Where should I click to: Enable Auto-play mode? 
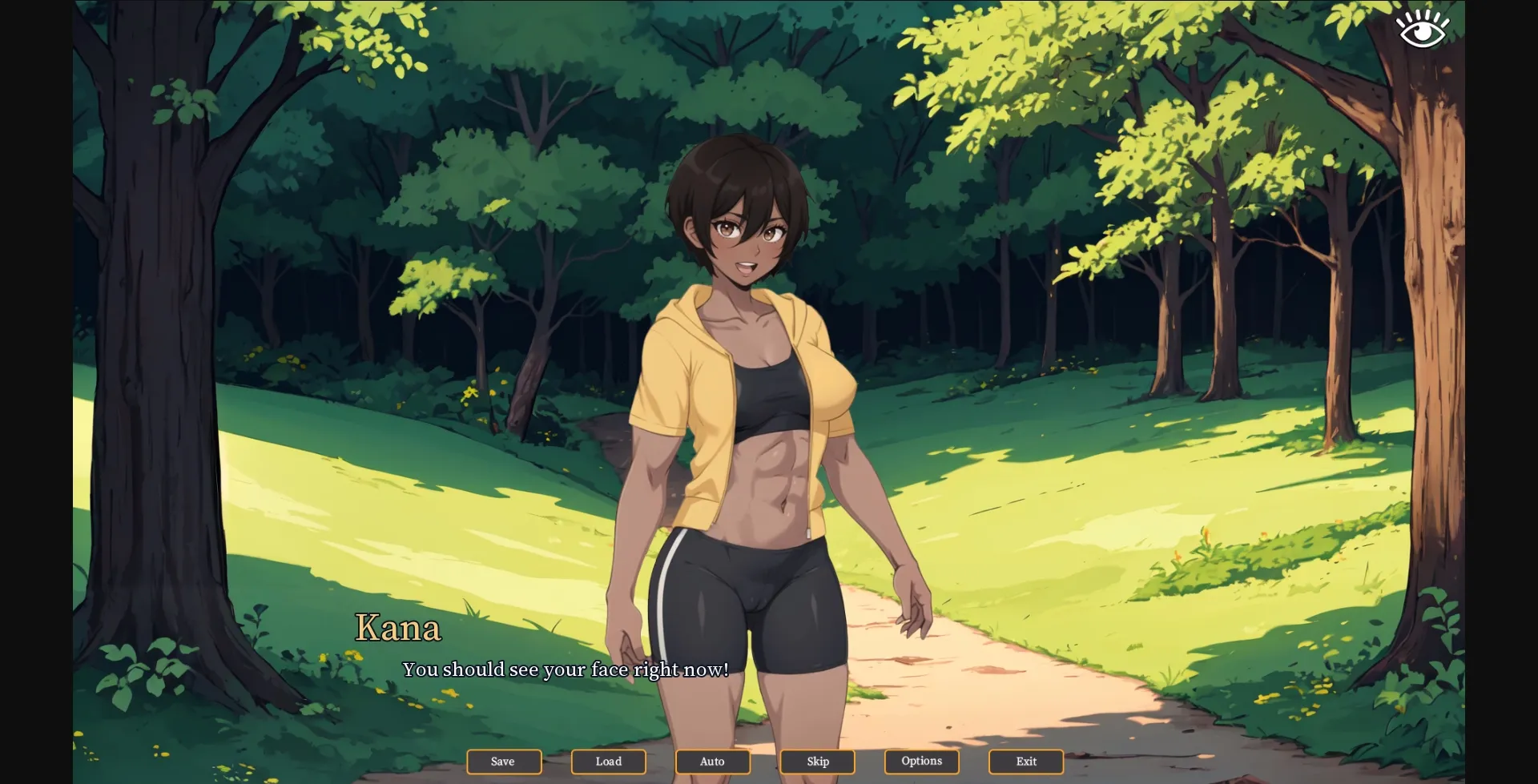click(712, 762)
